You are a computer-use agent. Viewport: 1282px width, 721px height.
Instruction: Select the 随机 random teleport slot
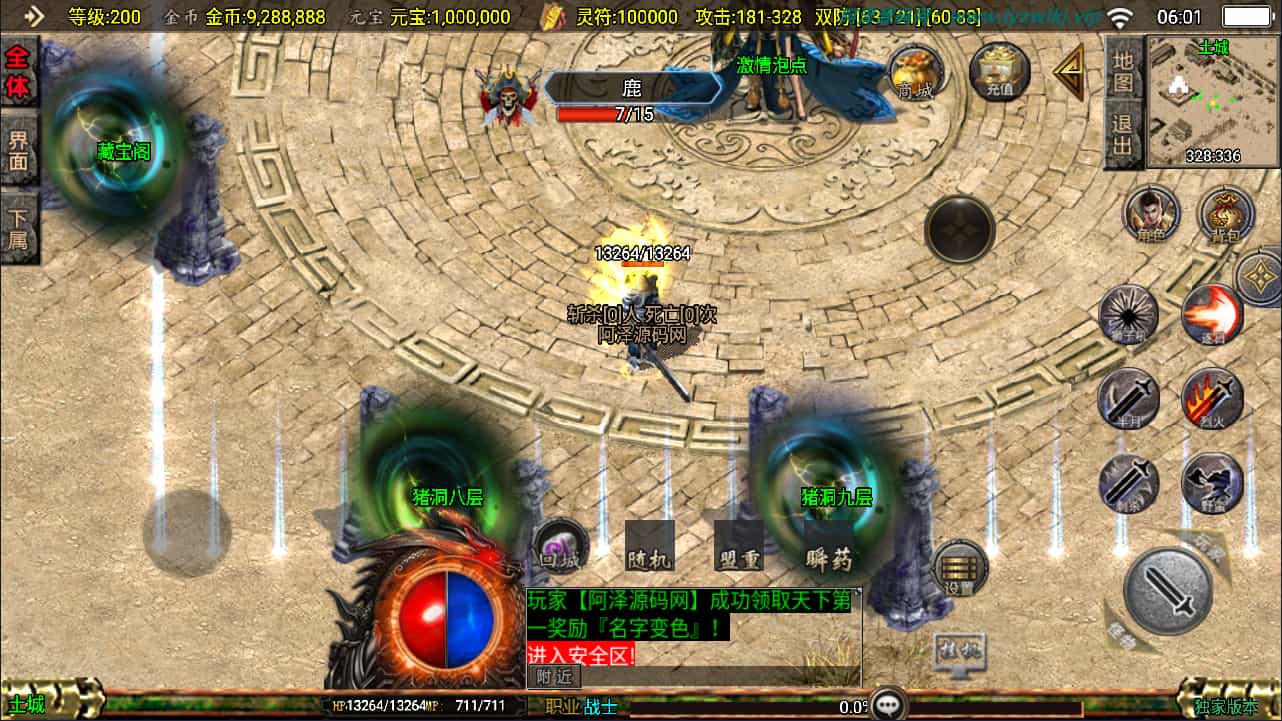click(650, 547)
